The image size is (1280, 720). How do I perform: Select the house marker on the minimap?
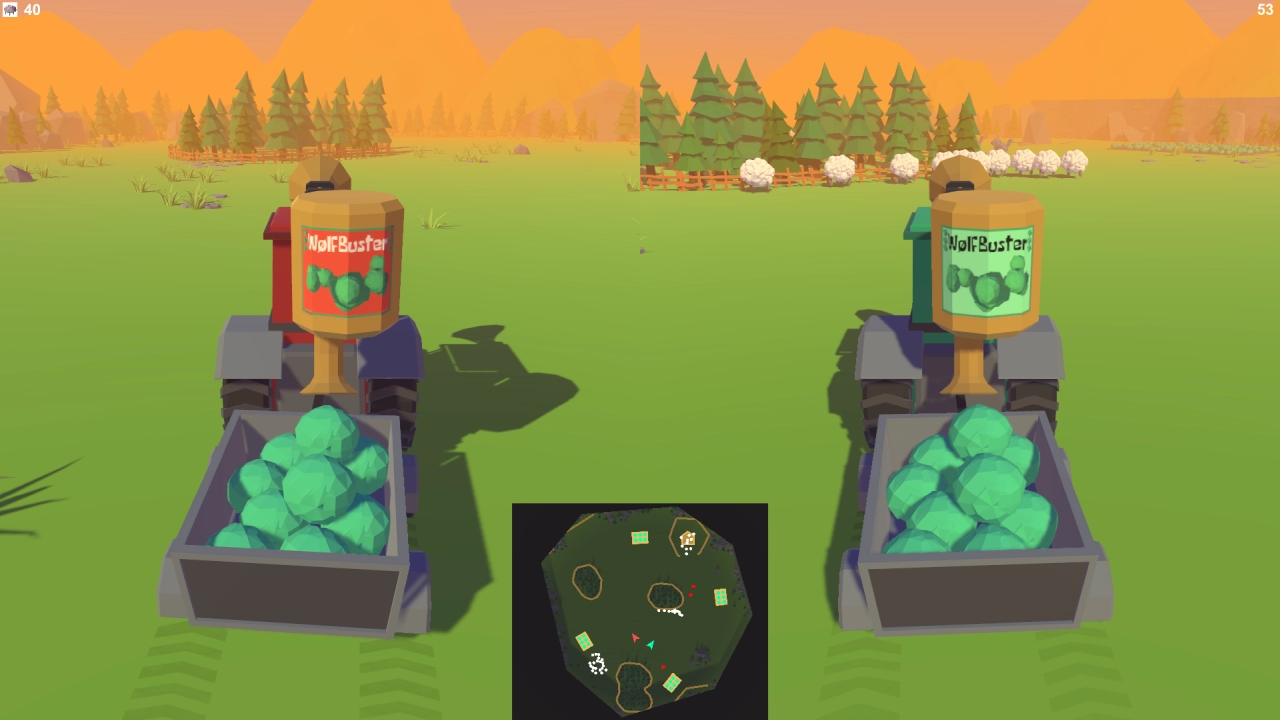[687, 537]
